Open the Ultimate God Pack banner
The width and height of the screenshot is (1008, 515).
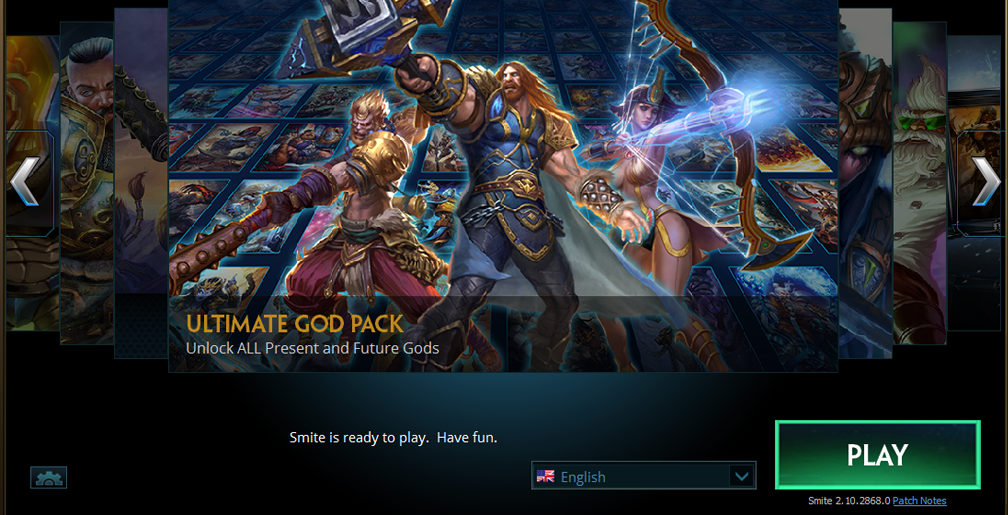click(502, 200)
